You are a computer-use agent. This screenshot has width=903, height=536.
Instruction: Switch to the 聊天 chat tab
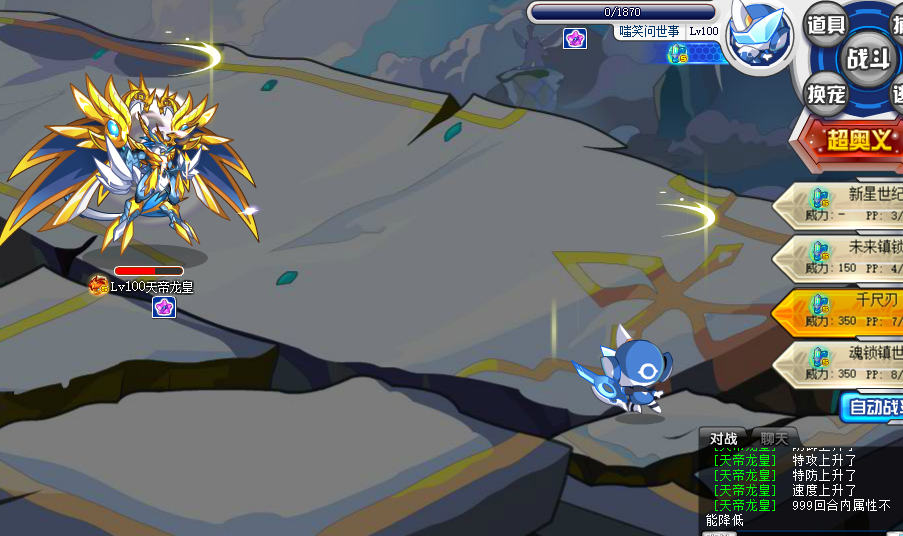[x=774, y=438]
